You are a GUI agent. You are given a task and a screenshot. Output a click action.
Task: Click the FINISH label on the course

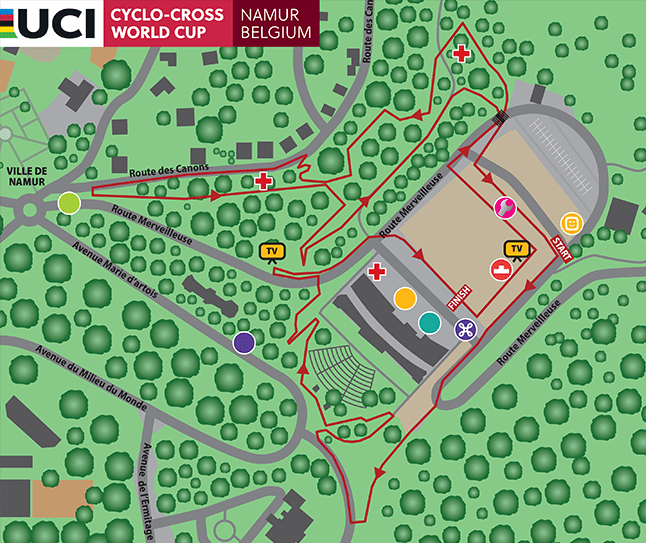[x=459, y=297]
